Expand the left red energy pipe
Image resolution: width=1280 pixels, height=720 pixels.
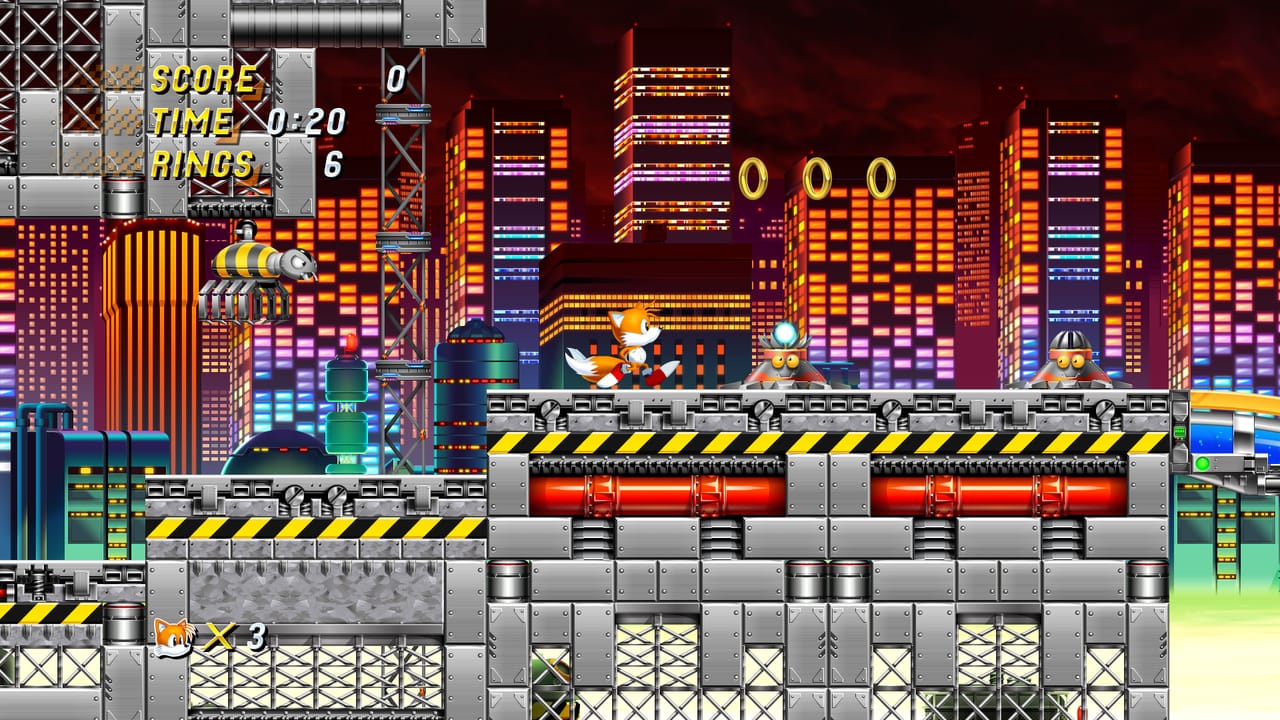(660, 490)
